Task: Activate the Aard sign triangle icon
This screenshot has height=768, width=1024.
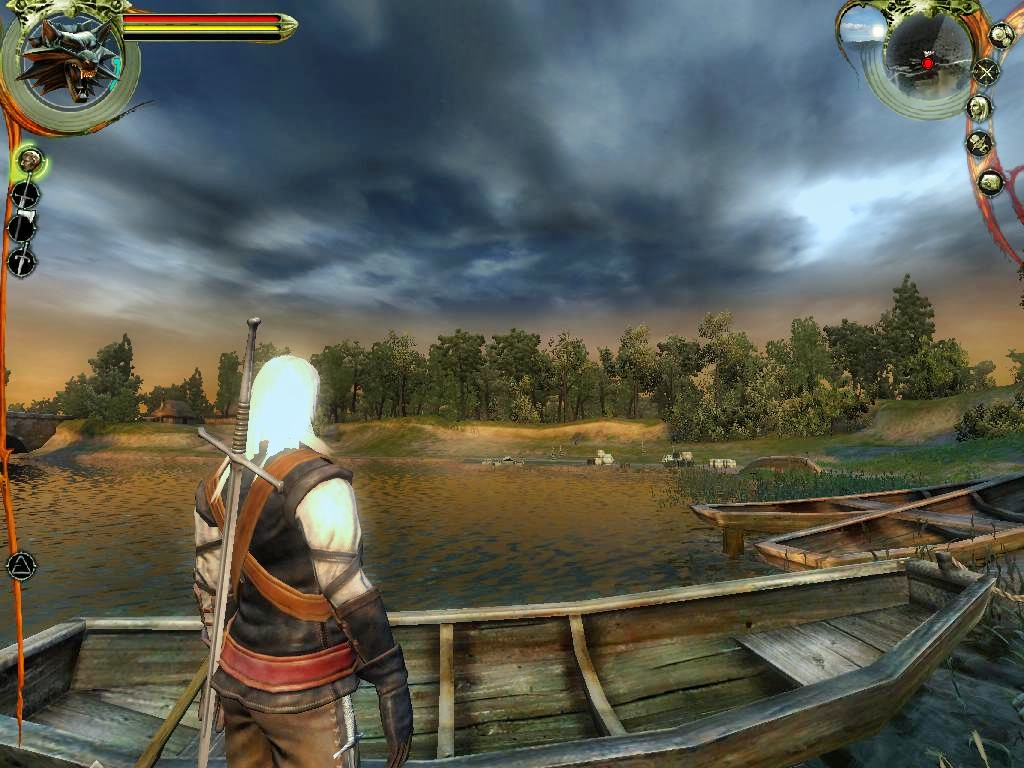Action: tap(21, 566)
